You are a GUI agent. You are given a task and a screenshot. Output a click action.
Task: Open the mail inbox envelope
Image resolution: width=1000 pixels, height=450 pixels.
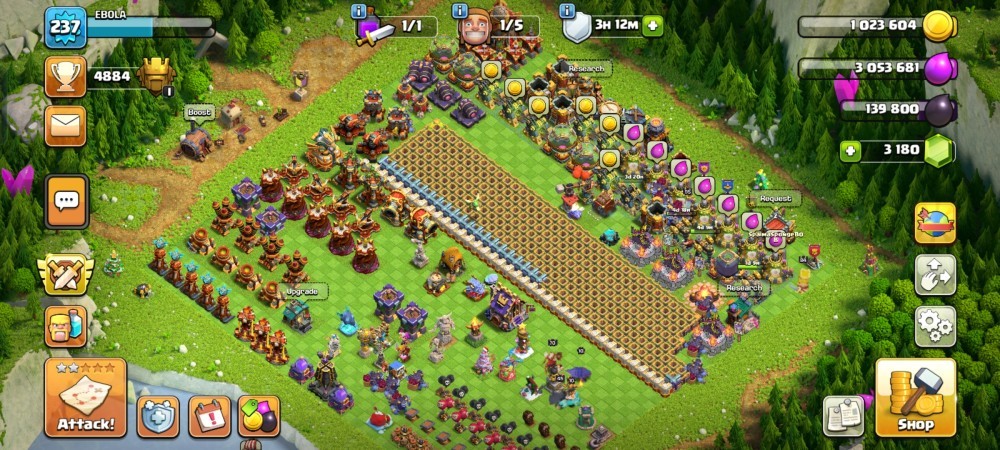tap(65, 125)
